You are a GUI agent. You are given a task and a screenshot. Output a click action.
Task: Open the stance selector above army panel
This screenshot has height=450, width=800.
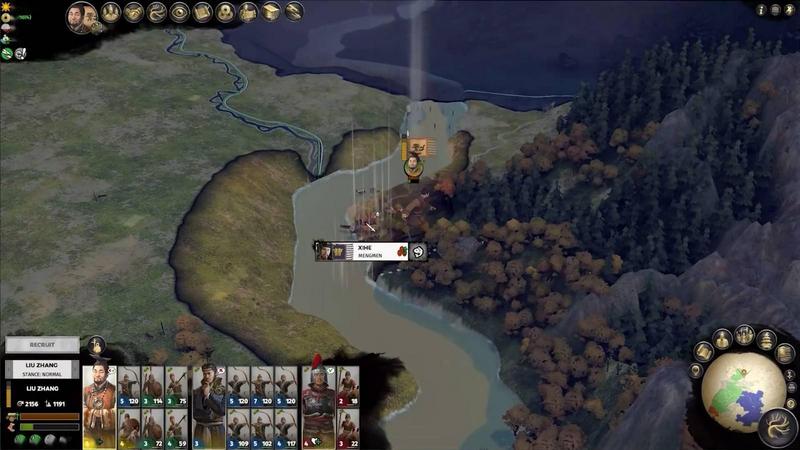click(97, 346)
